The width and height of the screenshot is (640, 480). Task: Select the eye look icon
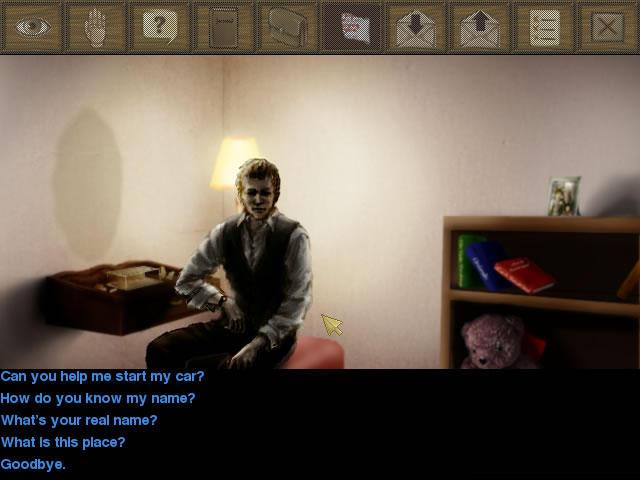coord(32,27)
